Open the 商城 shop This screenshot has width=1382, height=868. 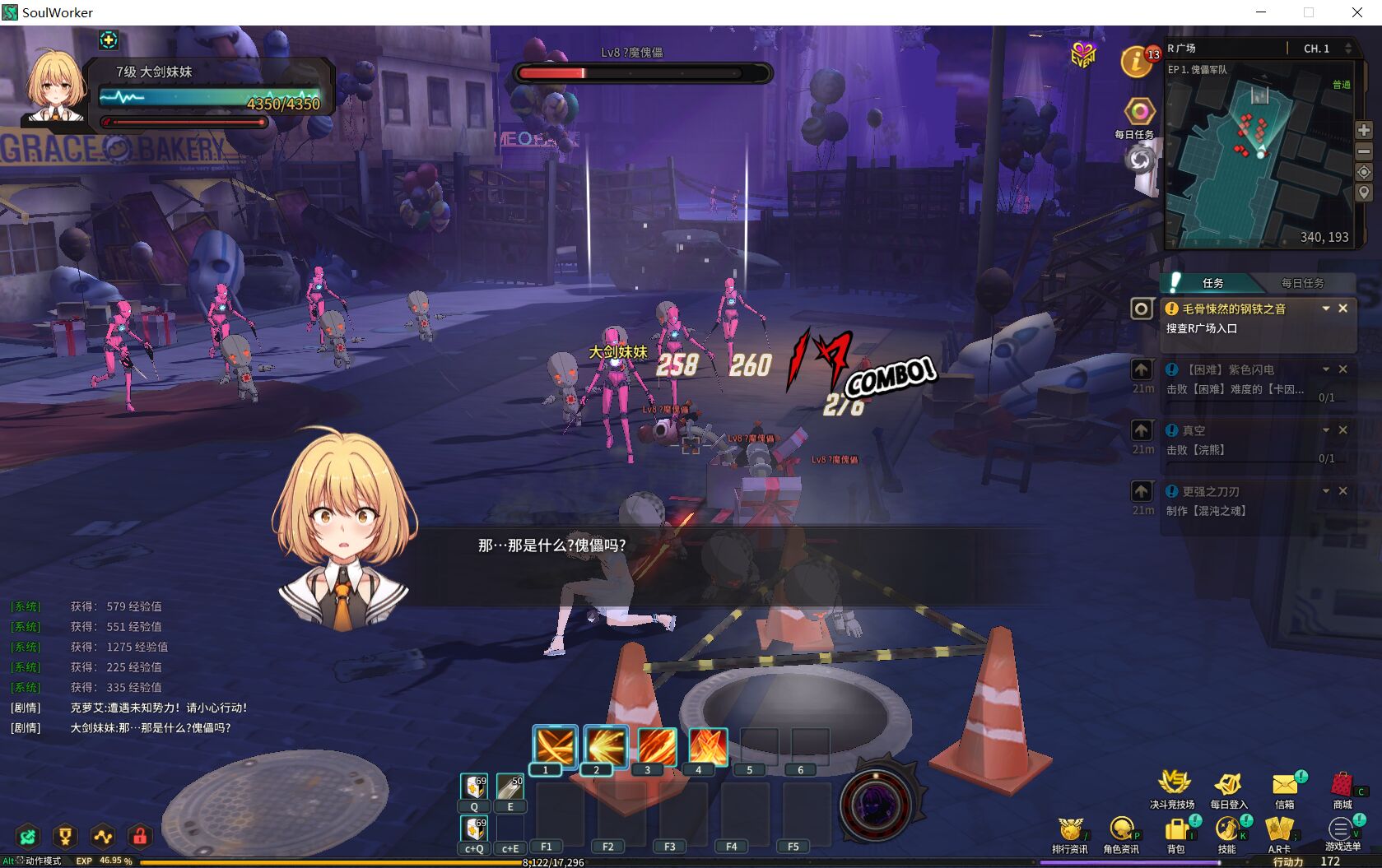pos(1342,786)
